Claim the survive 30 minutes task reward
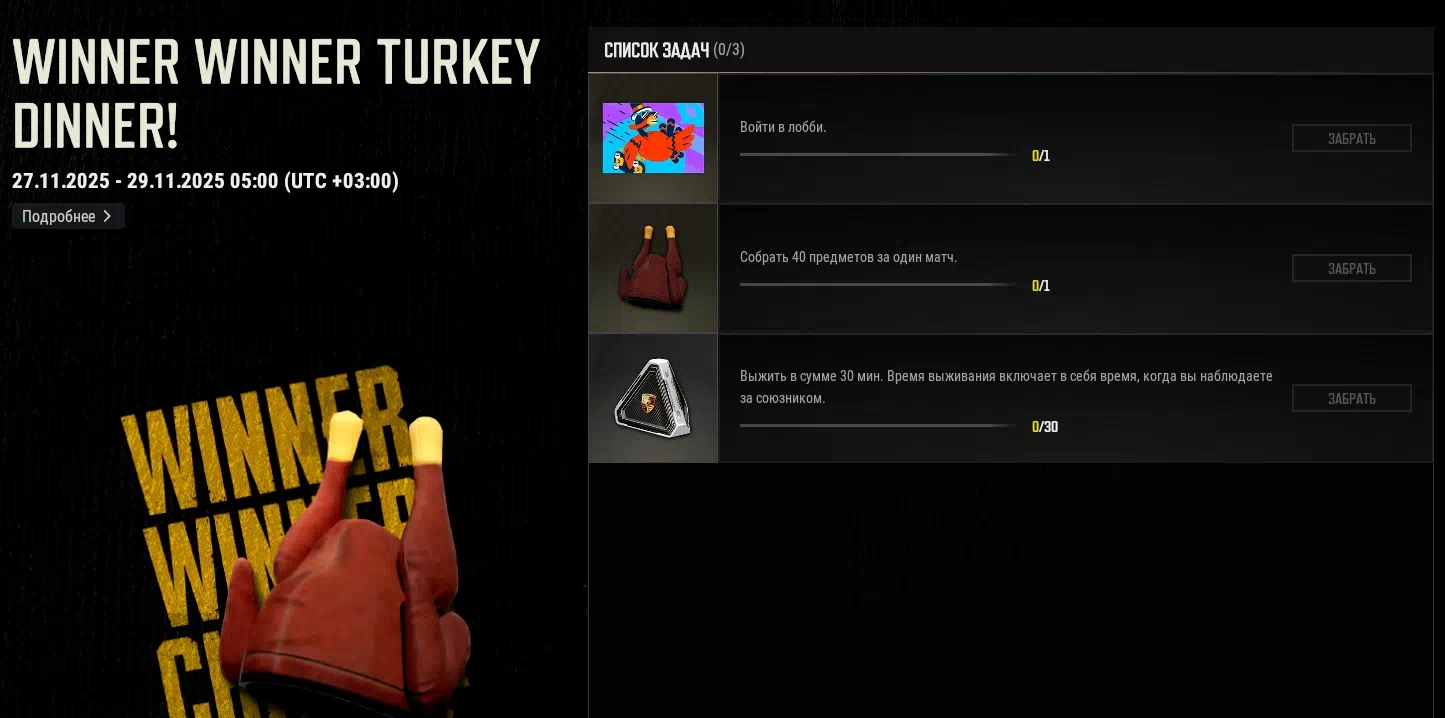This screenshot has width=1445, height=718. (1351, 399)
